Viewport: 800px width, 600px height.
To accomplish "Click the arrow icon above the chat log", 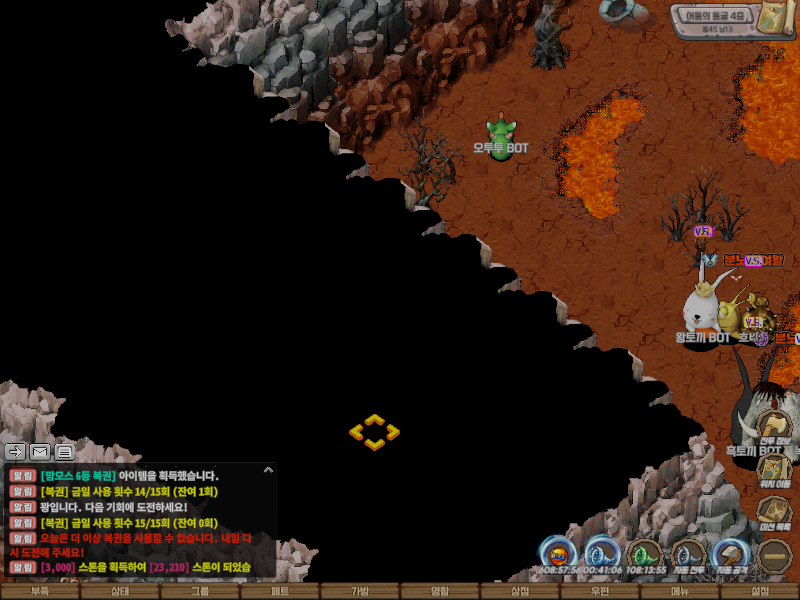I will point(15,452).
